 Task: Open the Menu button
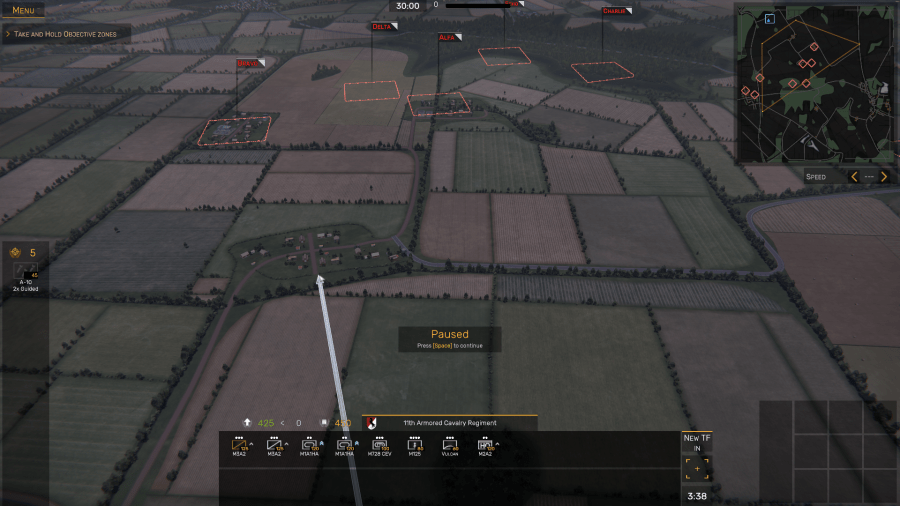tap(23, 10)
